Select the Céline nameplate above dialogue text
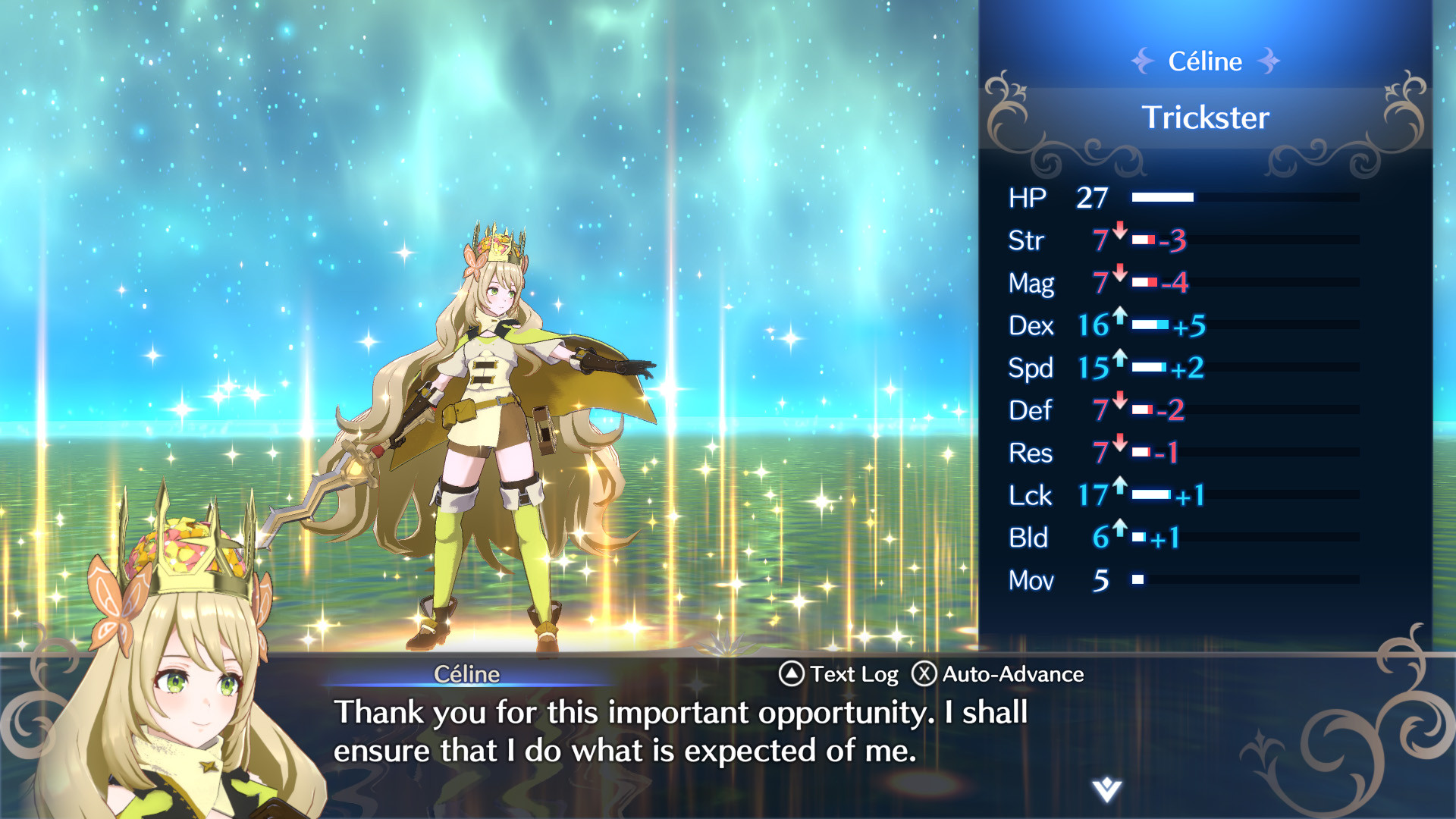The width and height of the screenshot is (1456, 819). [468, 674]
